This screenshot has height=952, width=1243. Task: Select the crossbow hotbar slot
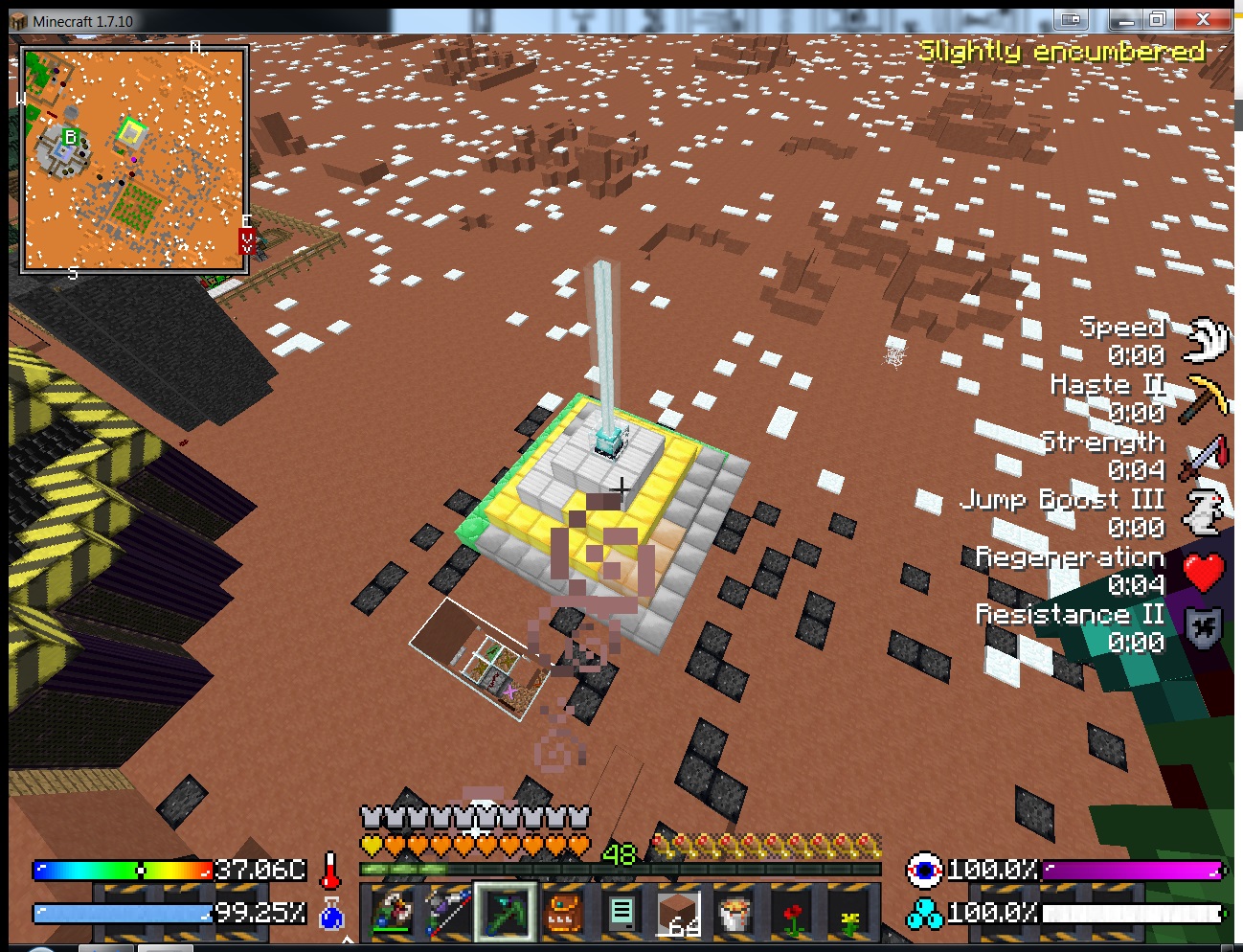tap(392, 911)
